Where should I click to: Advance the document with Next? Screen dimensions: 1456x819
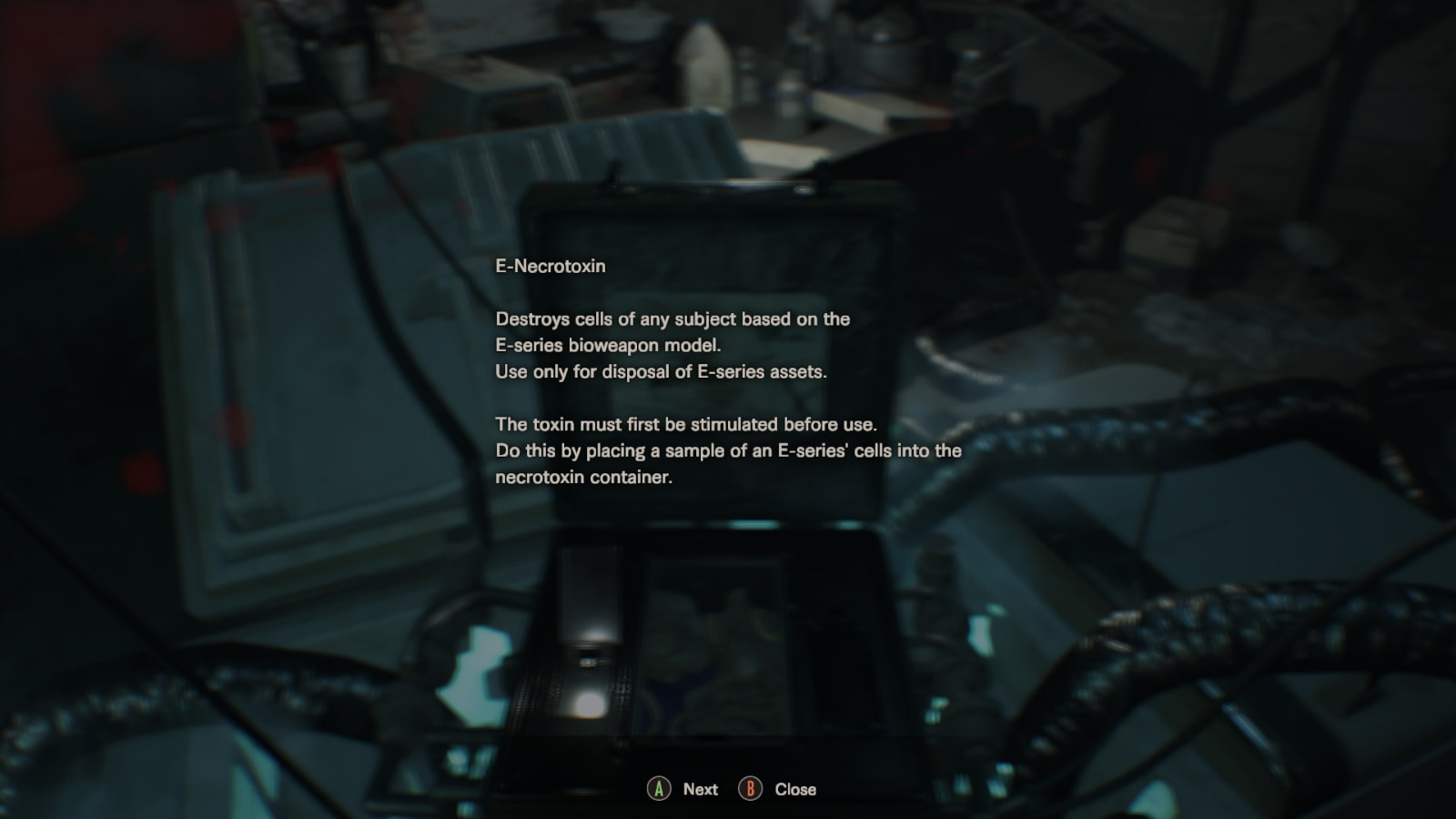coord(699,789)
